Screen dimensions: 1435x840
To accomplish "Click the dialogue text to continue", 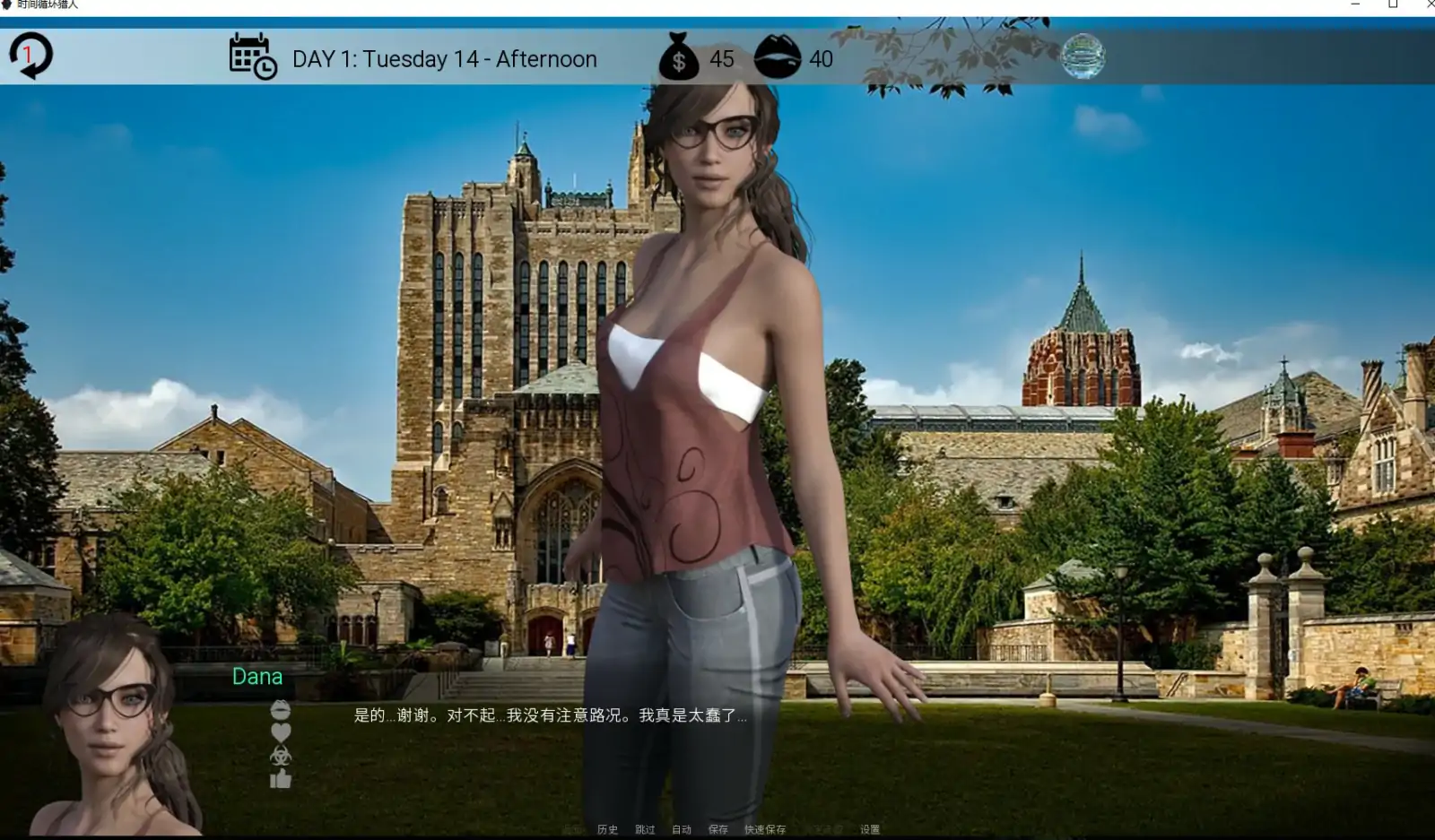I will 550,715.
